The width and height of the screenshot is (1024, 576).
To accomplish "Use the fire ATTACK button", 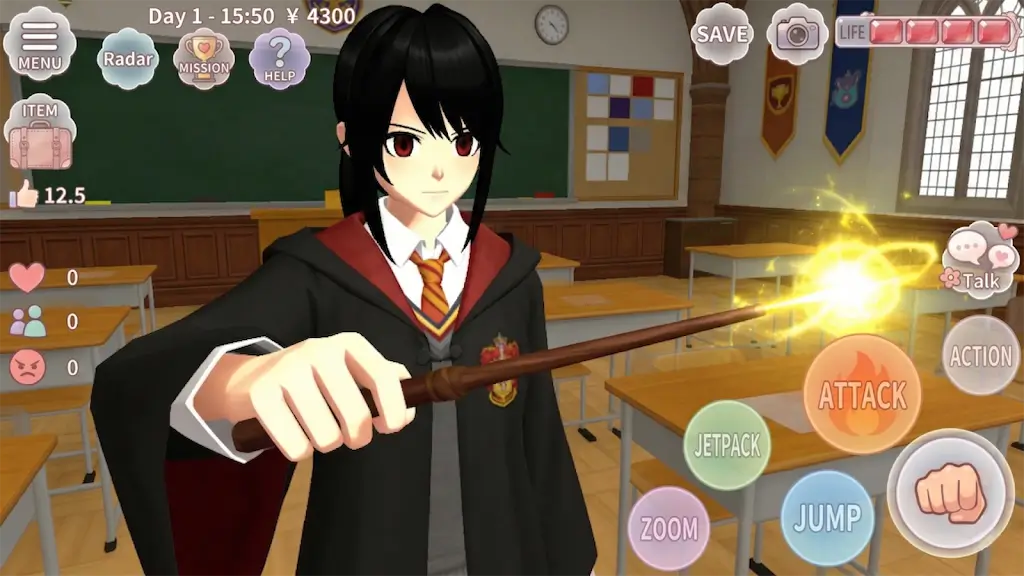I will pos(862,394).
